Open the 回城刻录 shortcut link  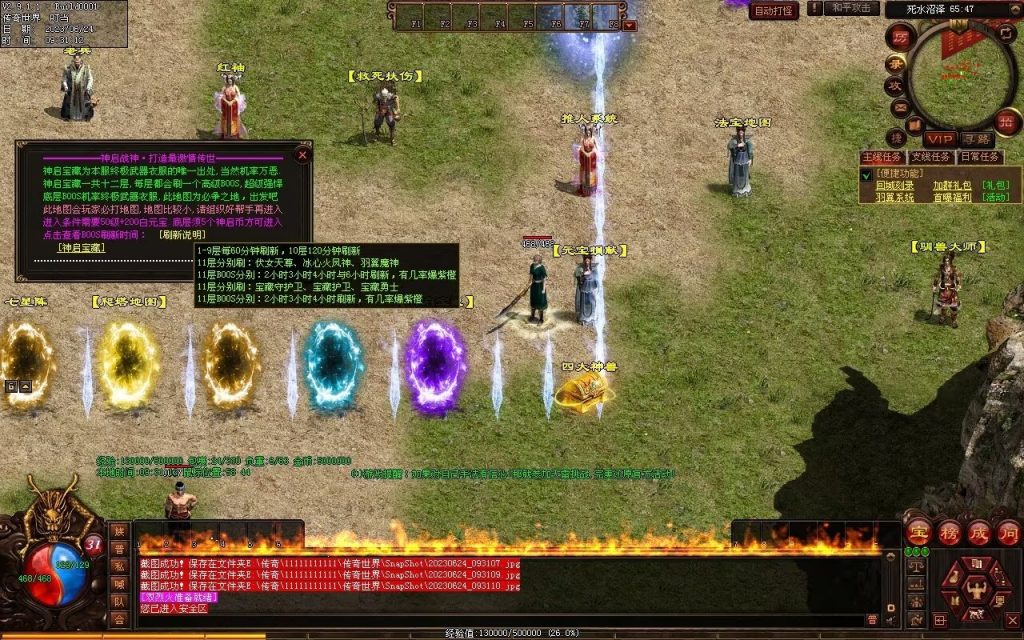pyautogui.click(x=895, y=185)
